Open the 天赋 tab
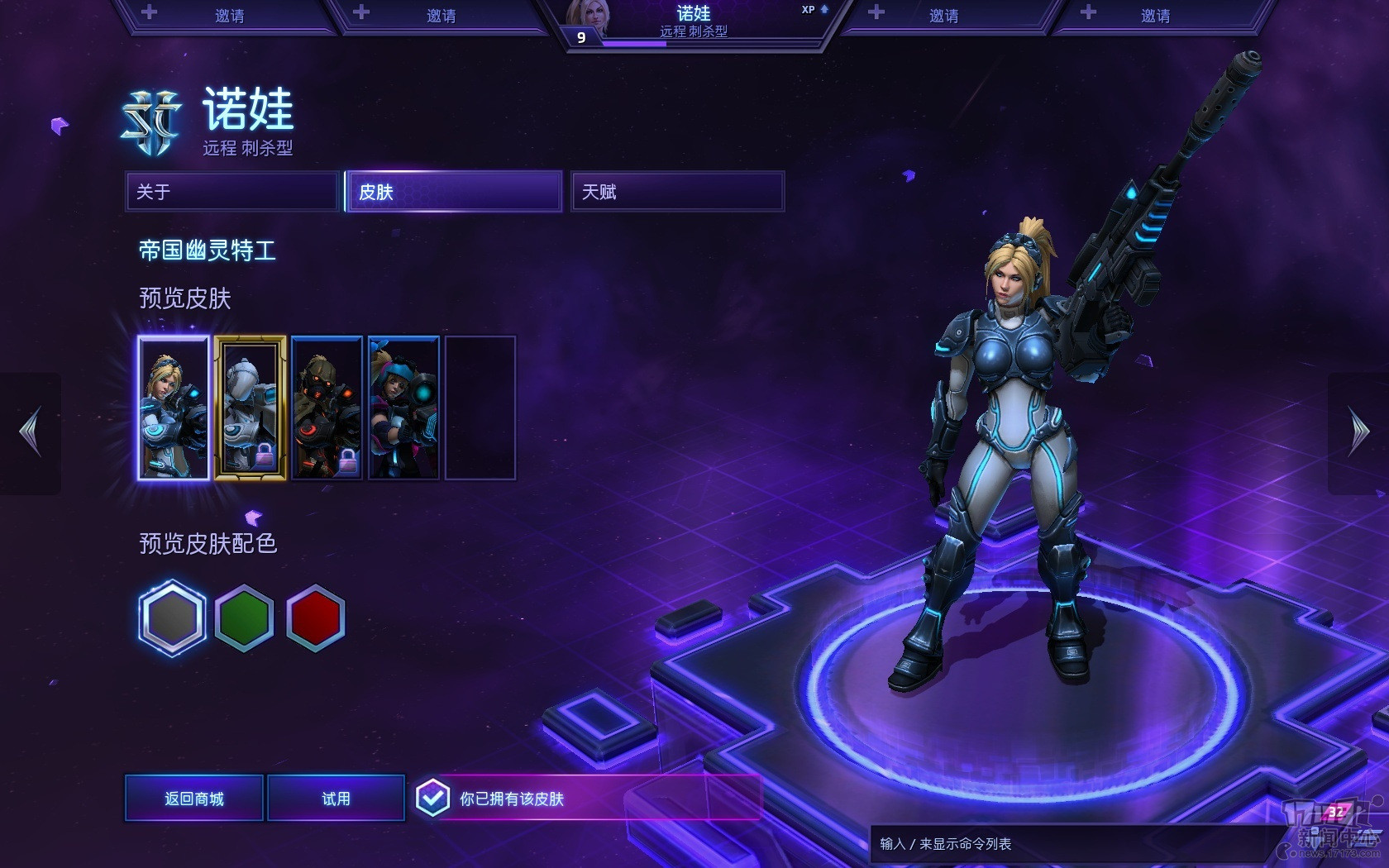Image resolution: width=1389 pixels, height=868 pixels. pos(677,192)
